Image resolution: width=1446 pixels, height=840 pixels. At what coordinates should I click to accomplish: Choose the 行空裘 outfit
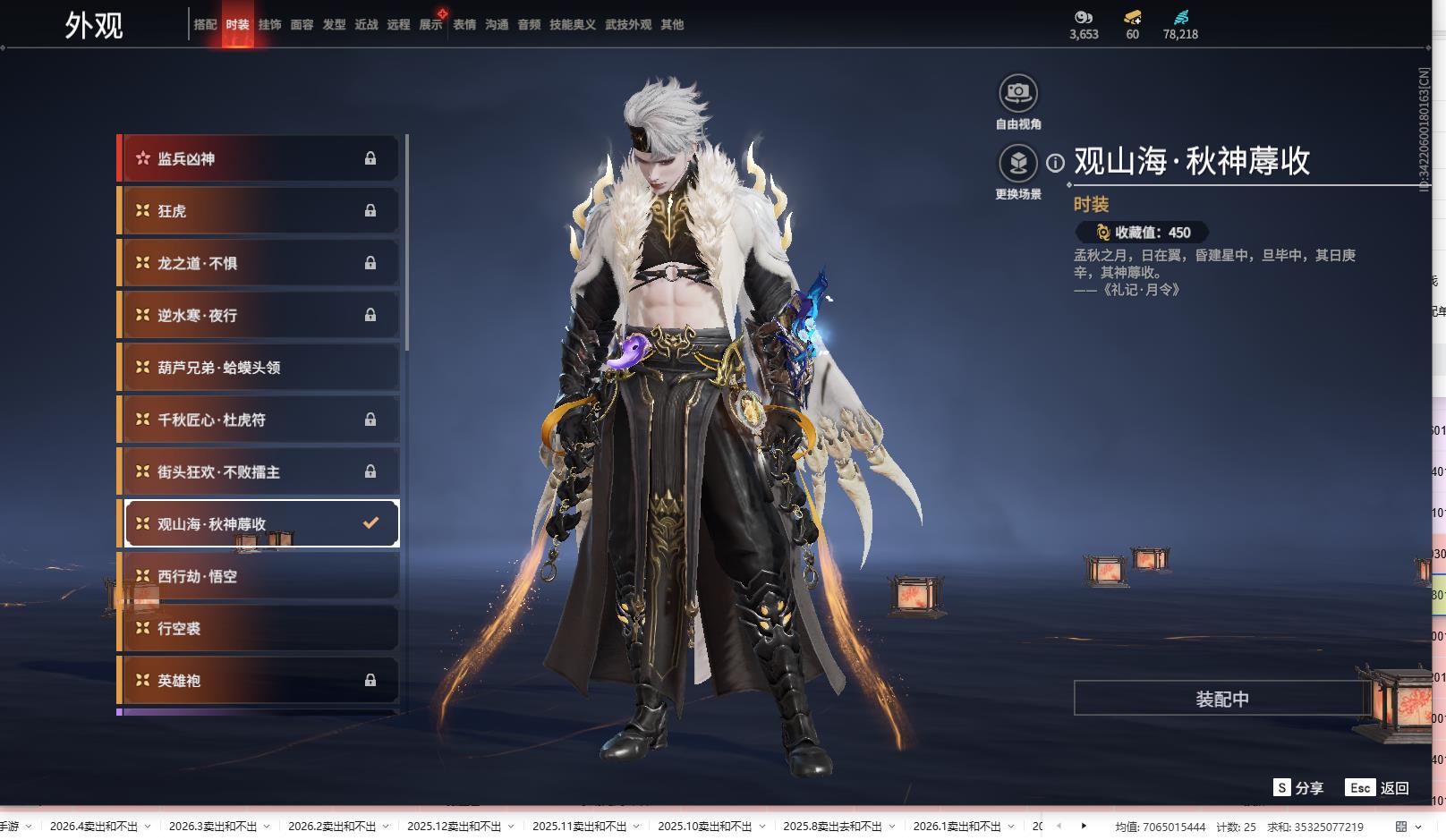click(x=259, y=629)
